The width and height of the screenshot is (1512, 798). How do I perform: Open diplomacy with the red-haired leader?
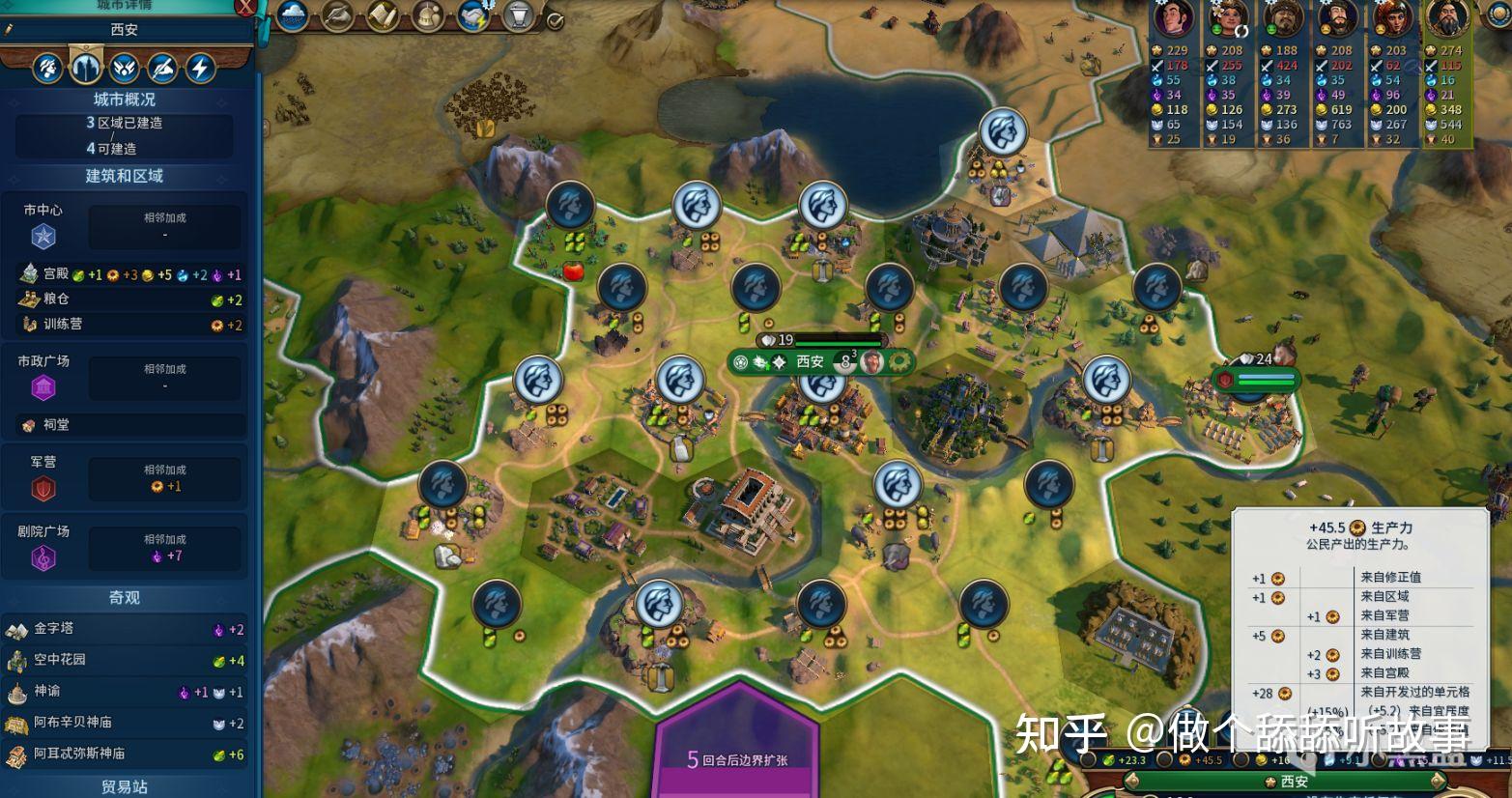pyautogui.click(x=1392, y=18)
